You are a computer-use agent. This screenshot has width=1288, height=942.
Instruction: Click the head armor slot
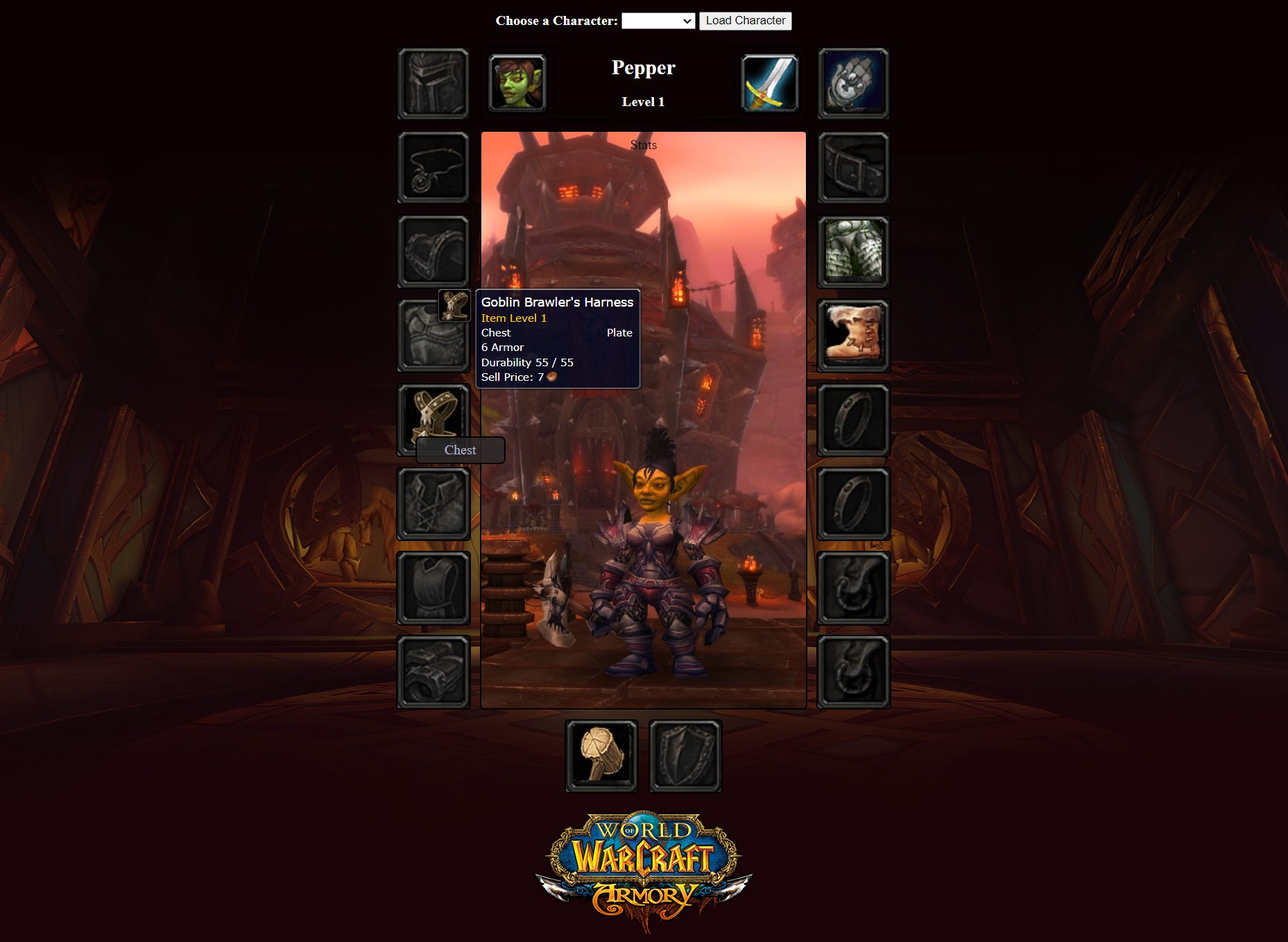pos(433,83)
